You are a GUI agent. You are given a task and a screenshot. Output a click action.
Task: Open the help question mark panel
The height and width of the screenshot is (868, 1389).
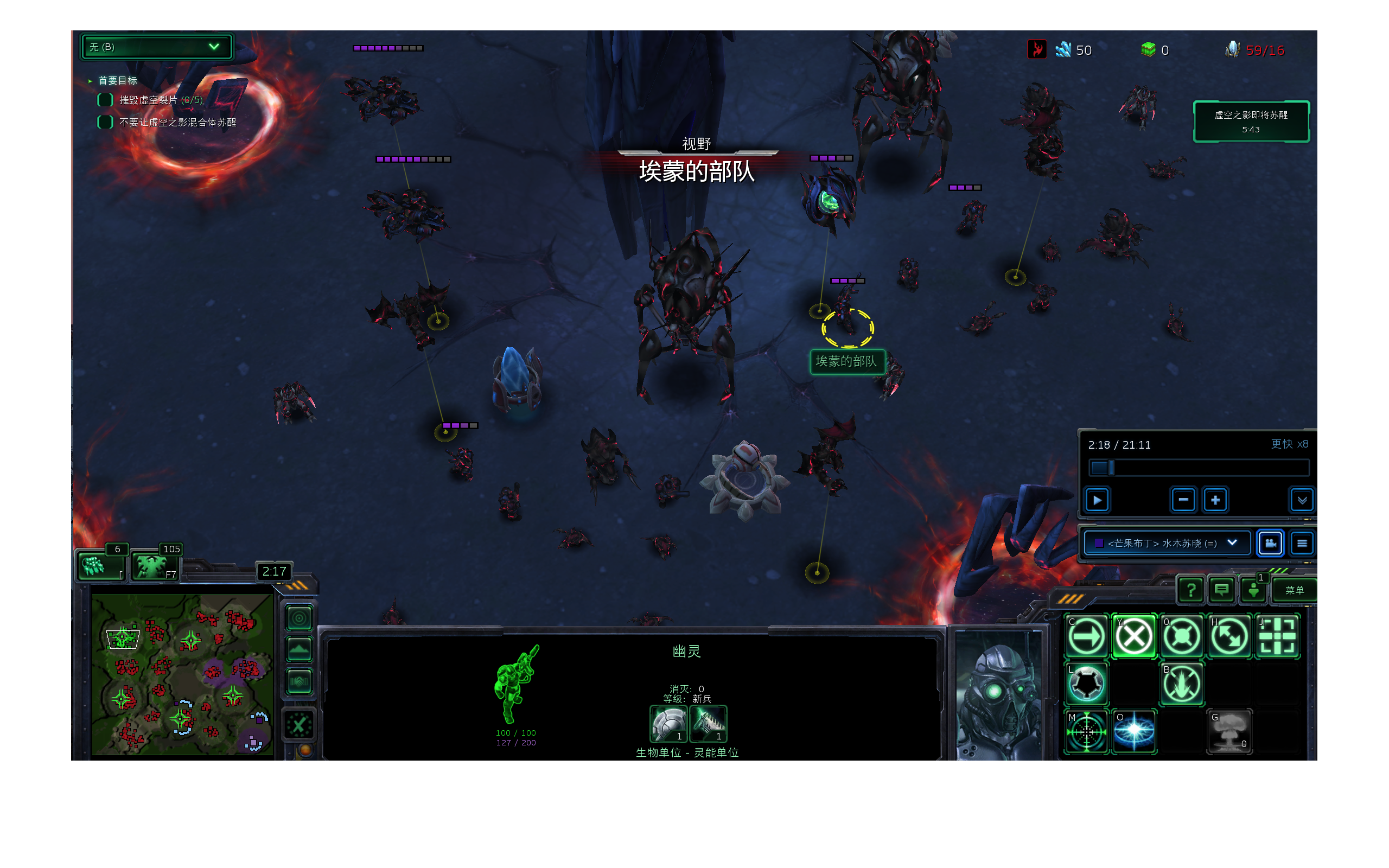tap(1191, 590)
